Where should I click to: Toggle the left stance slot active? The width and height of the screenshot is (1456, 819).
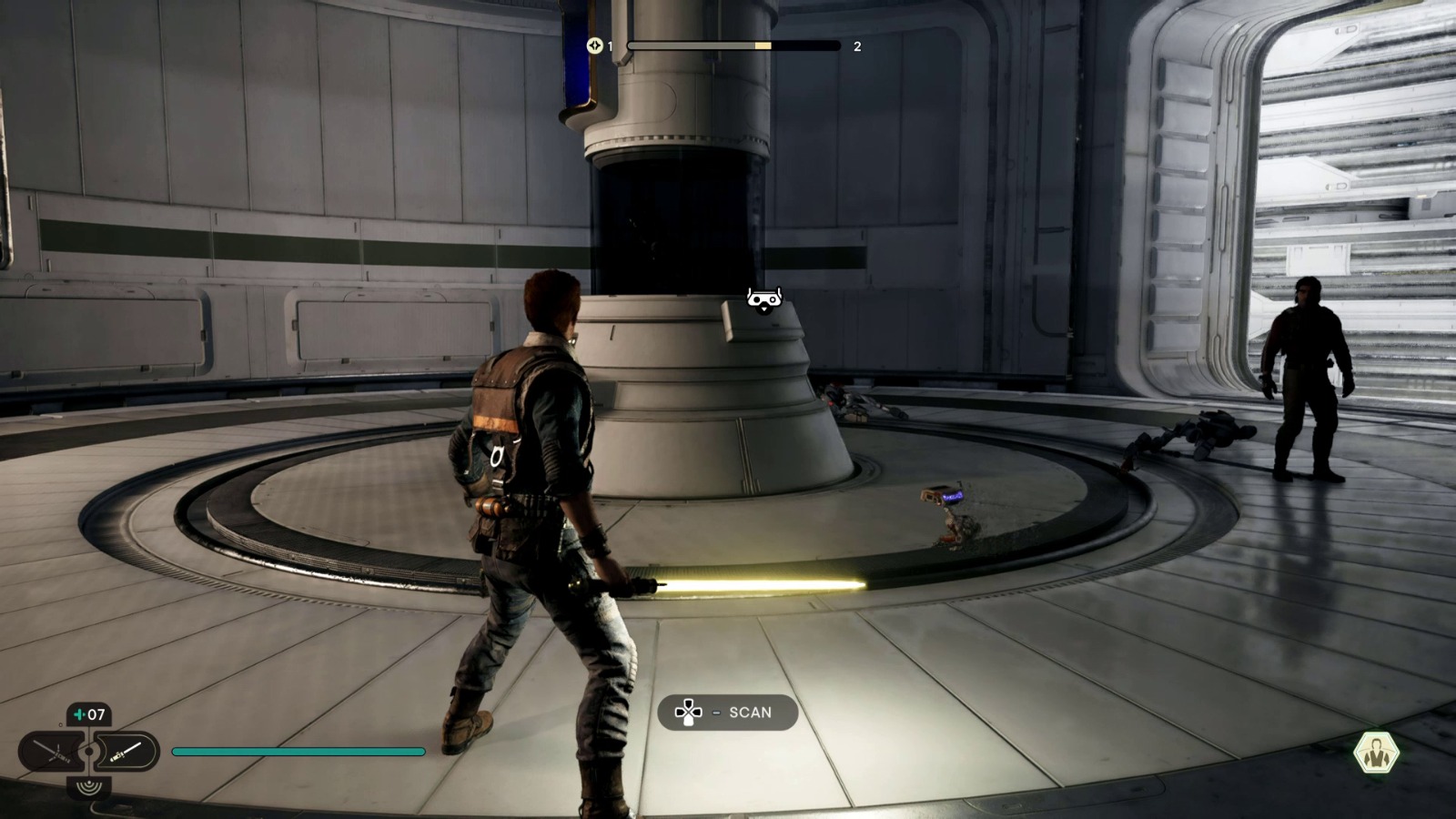pos(52,751)
